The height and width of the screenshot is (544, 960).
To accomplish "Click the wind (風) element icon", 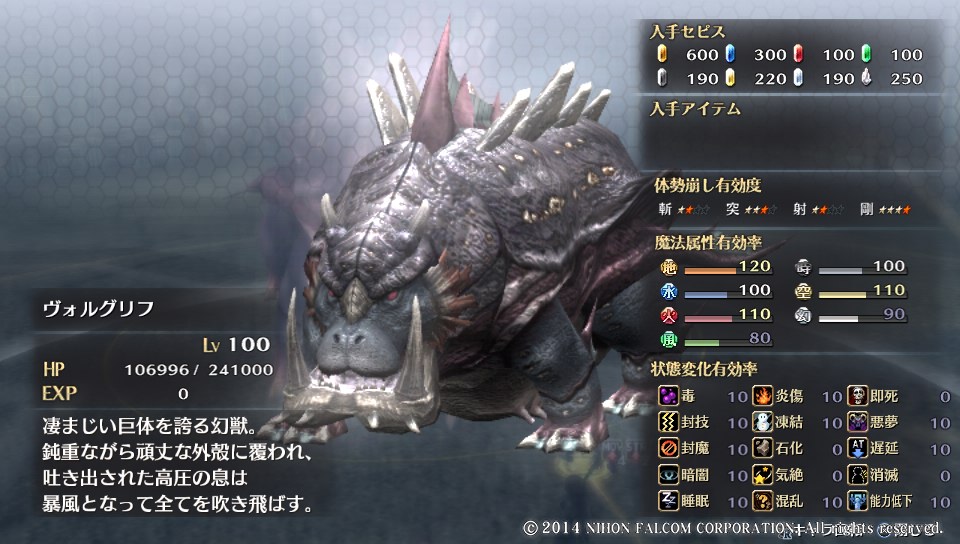I will point(669,339).
